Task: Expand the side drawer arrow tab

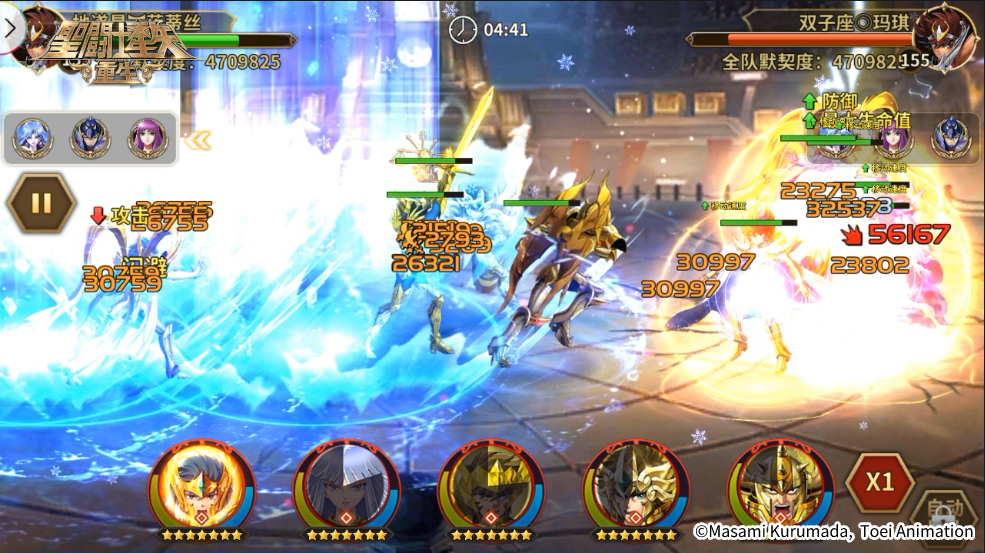Action: [x=11, y=27]
